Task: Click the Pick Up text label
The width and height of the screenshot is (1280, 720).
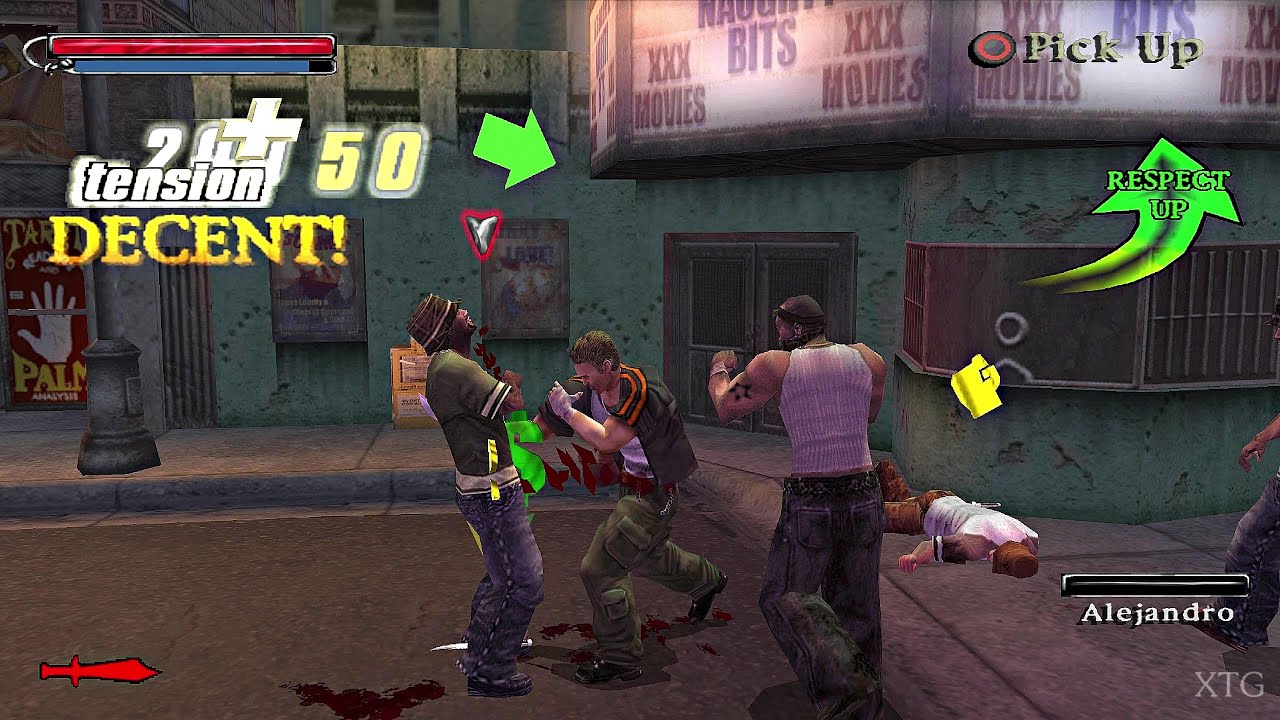Action: coord(1110,46)
